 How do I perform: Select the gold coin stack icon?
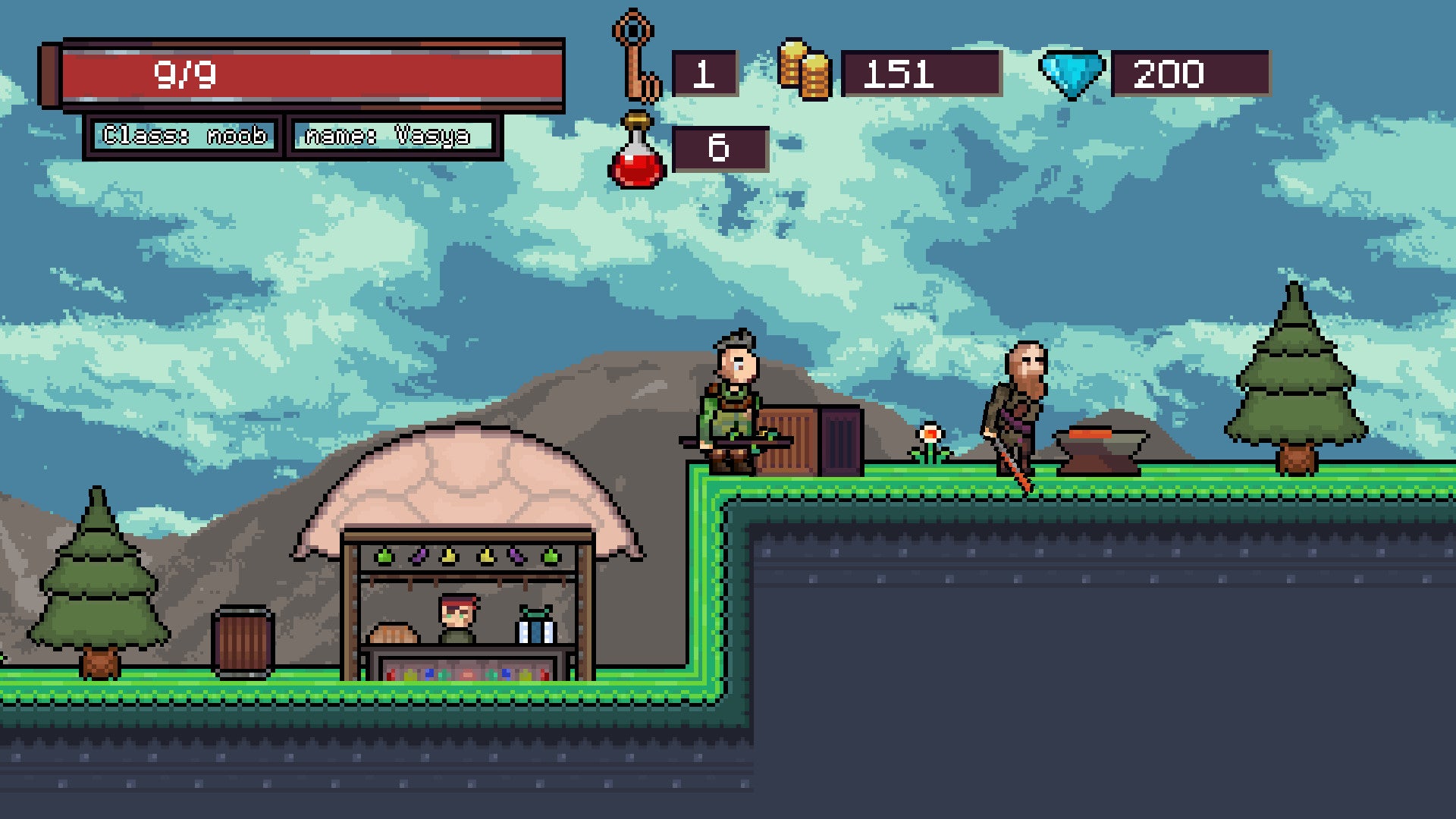pos(805,71)
